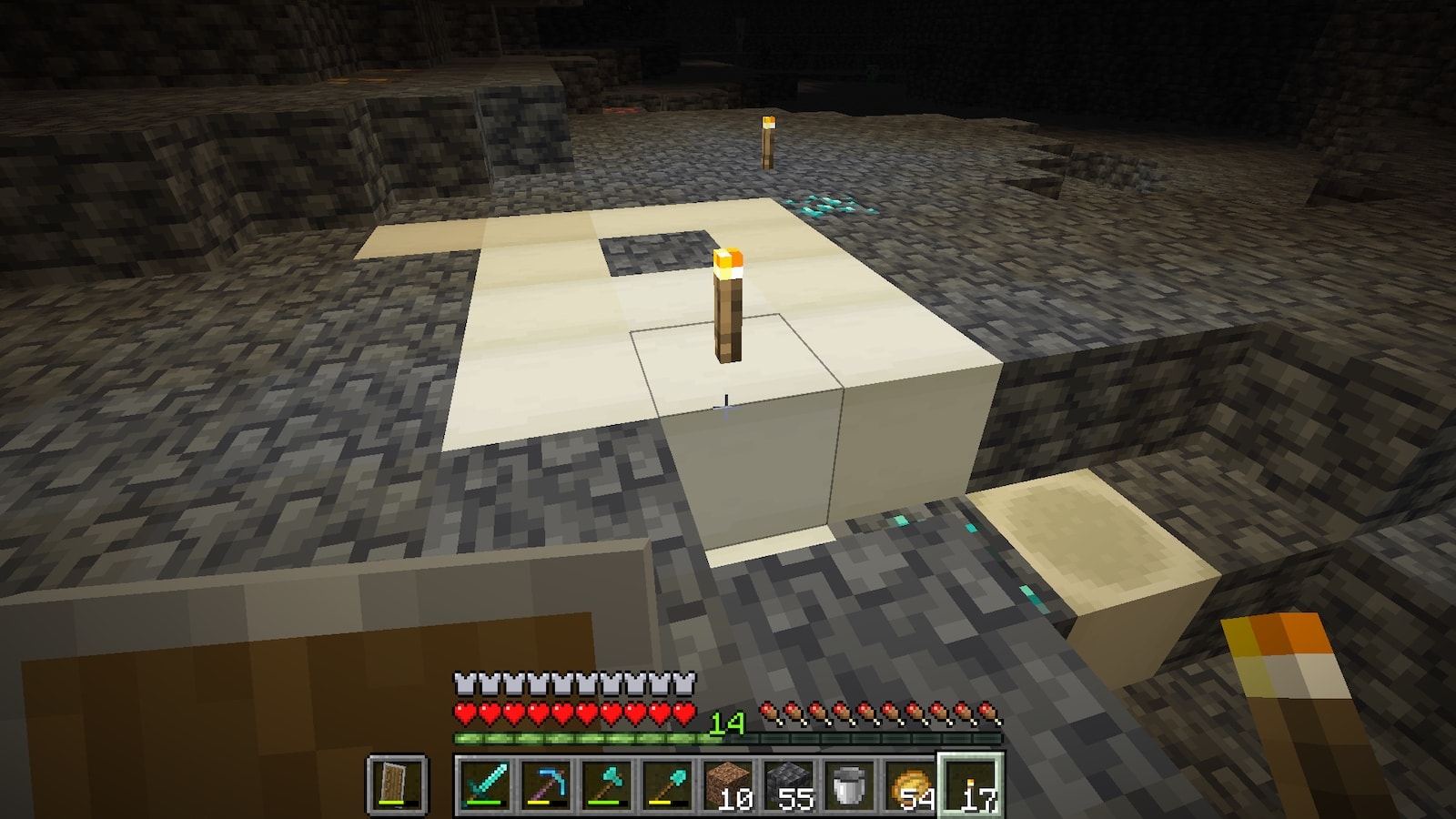Click the bread stack of 54

[911, 784]
